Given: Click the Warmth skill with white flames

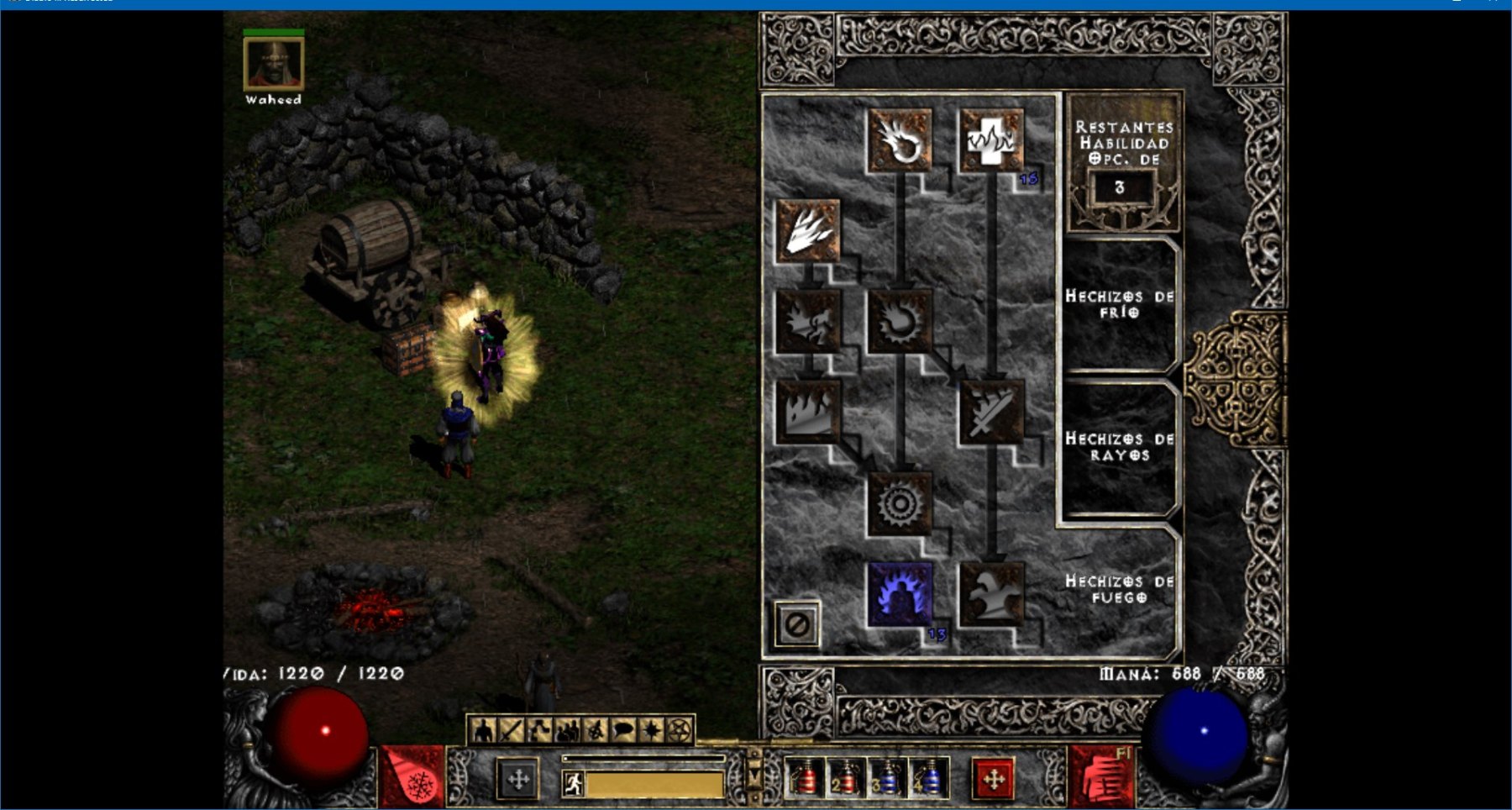Looking at the screenshot, I should coord(992,140).
